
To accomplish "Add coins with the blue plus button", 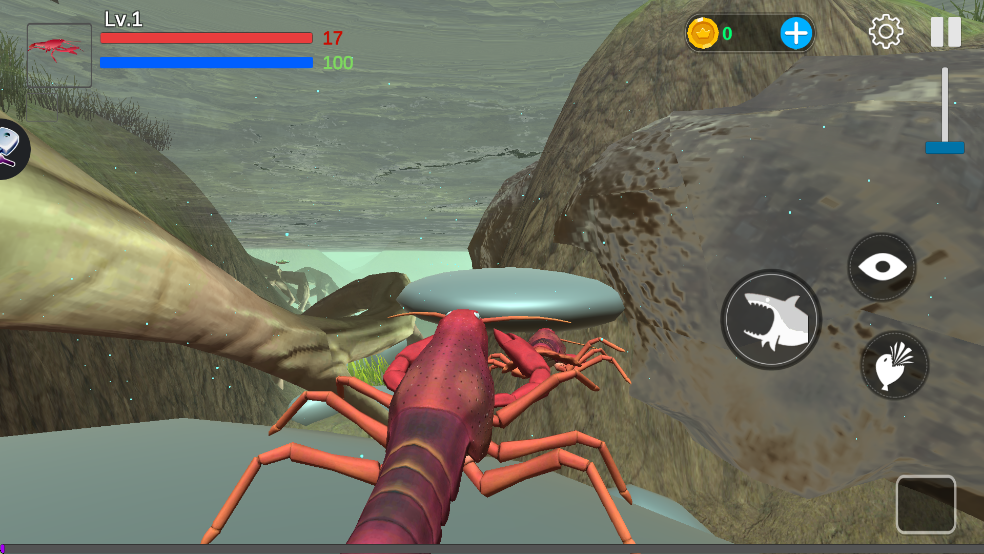I will 796,33.
